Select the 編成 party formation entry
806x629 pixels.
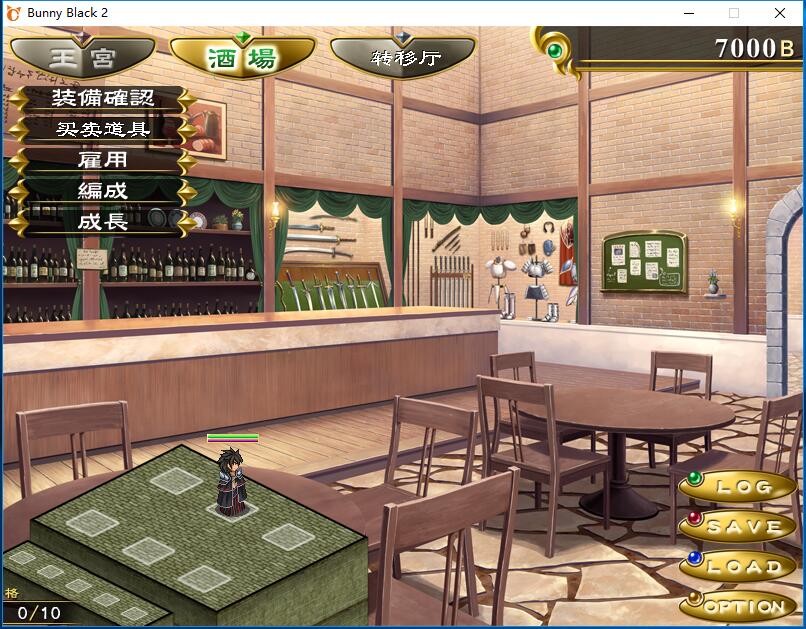tap(103, 190)
